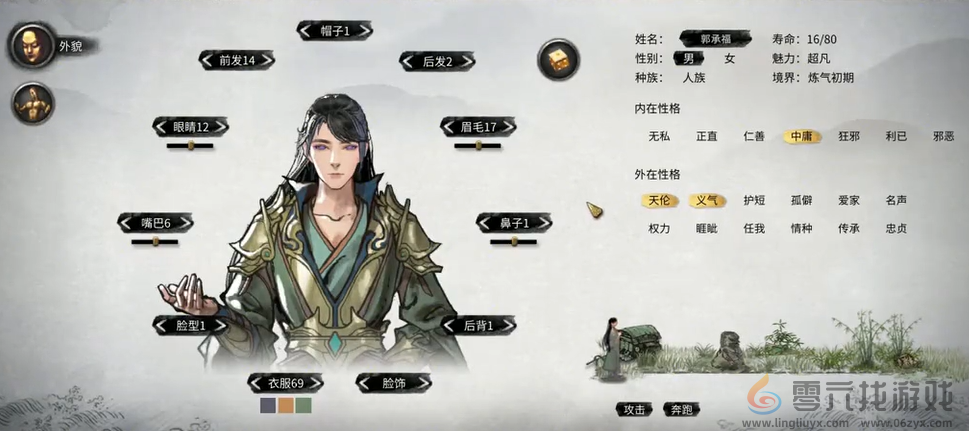Preview the 奔跑 running animation
The height and width of the screenshot is (431, 969).
pos(682,409)
